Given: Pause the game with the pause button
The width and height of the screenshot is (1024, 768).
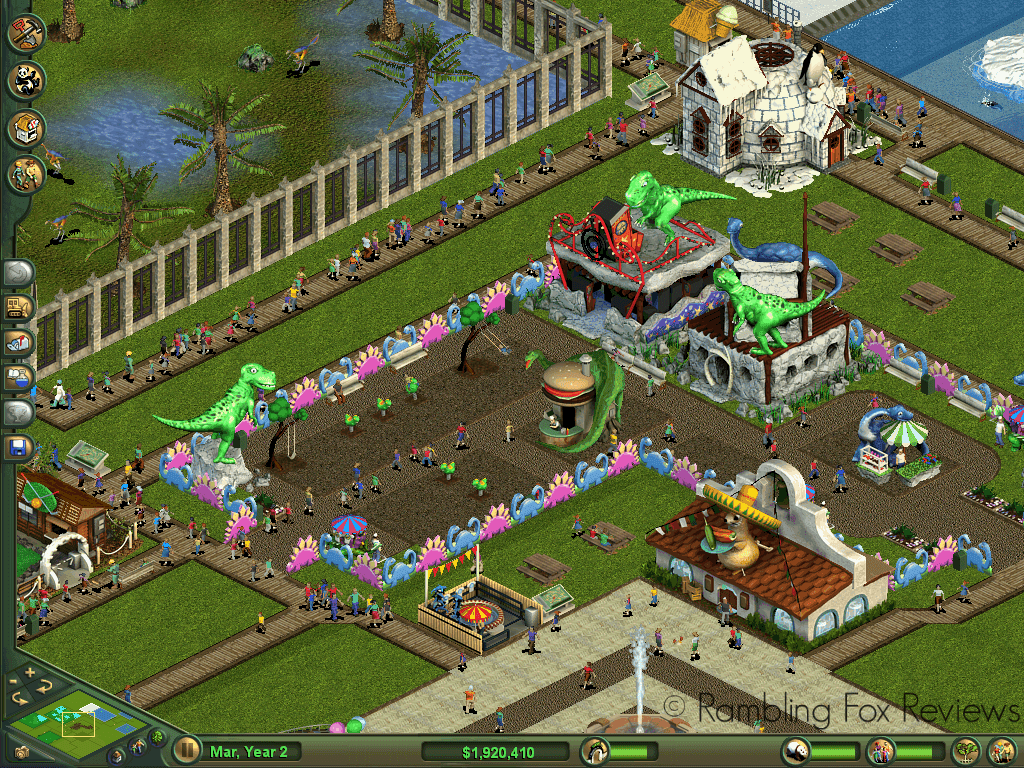Looking at the screenshot, I should click(186, 750).
